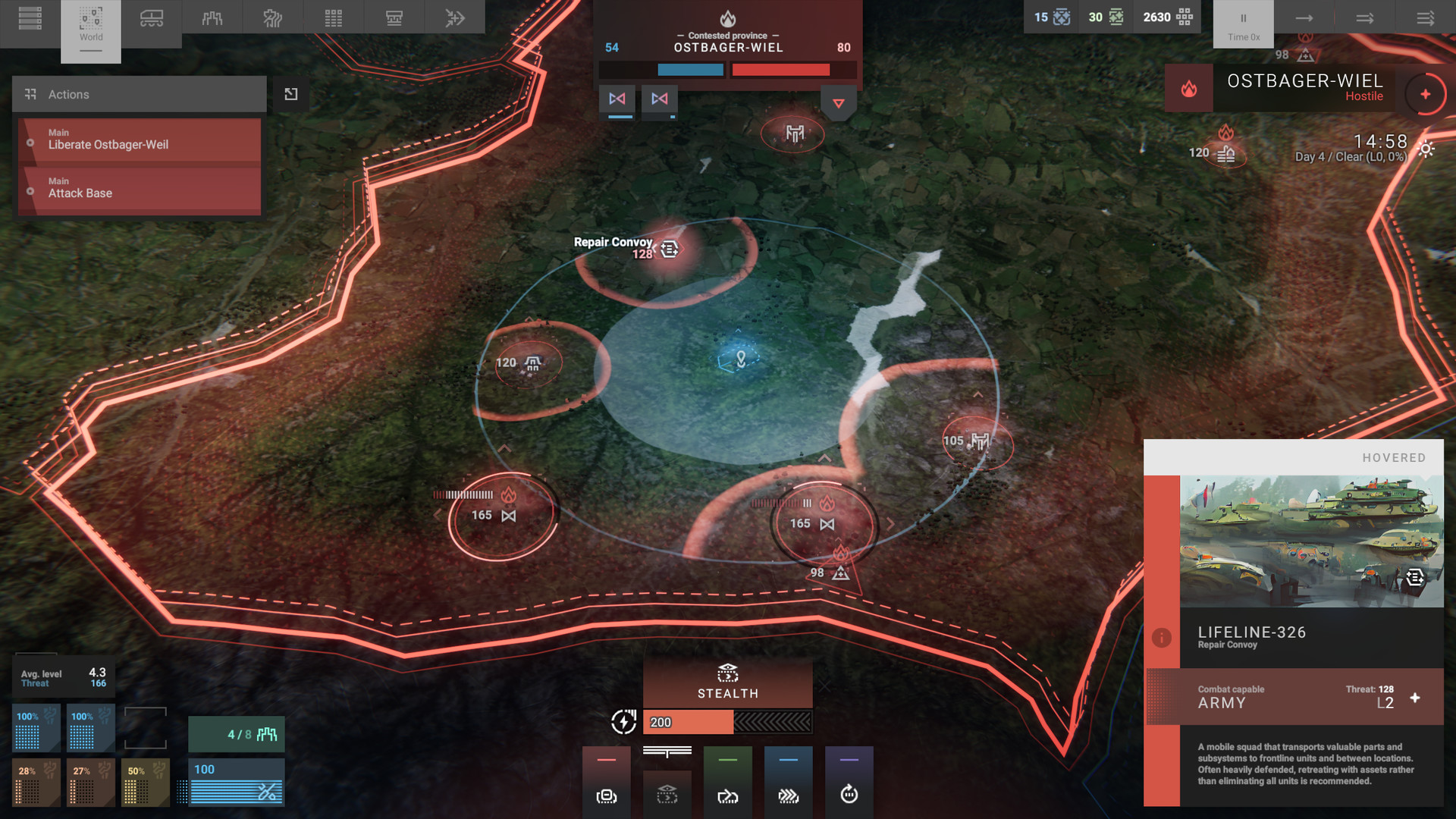Click the info icon on the LIFELINE-326 panel
The image size is (1456, 819).
pyautogui.click(x=1162, y=638)
